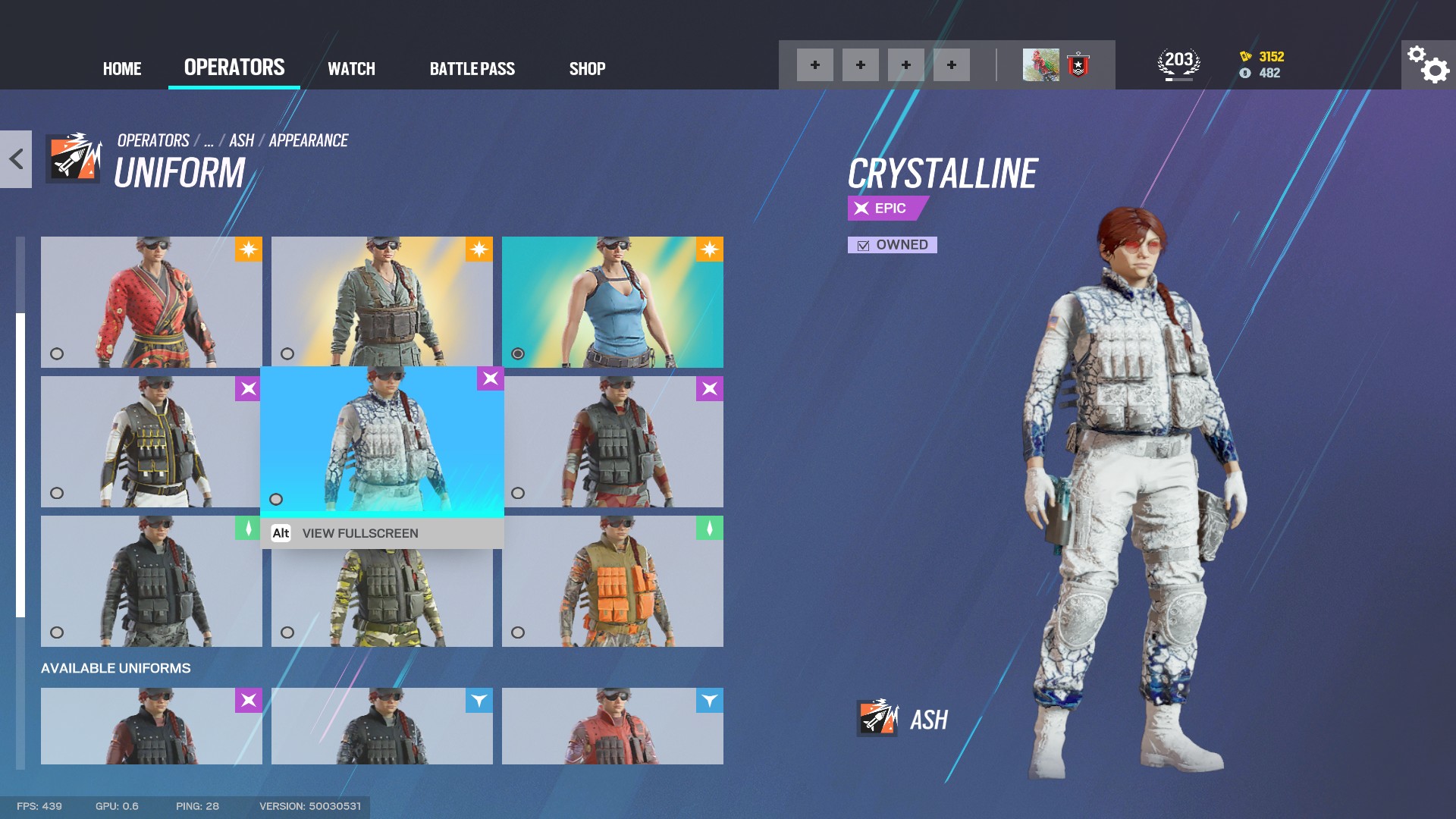Image resolution: width=1456 pixels, height=819 pixels.
Task: Click ASH in the breadcrumb path
Action: (241, 140)
